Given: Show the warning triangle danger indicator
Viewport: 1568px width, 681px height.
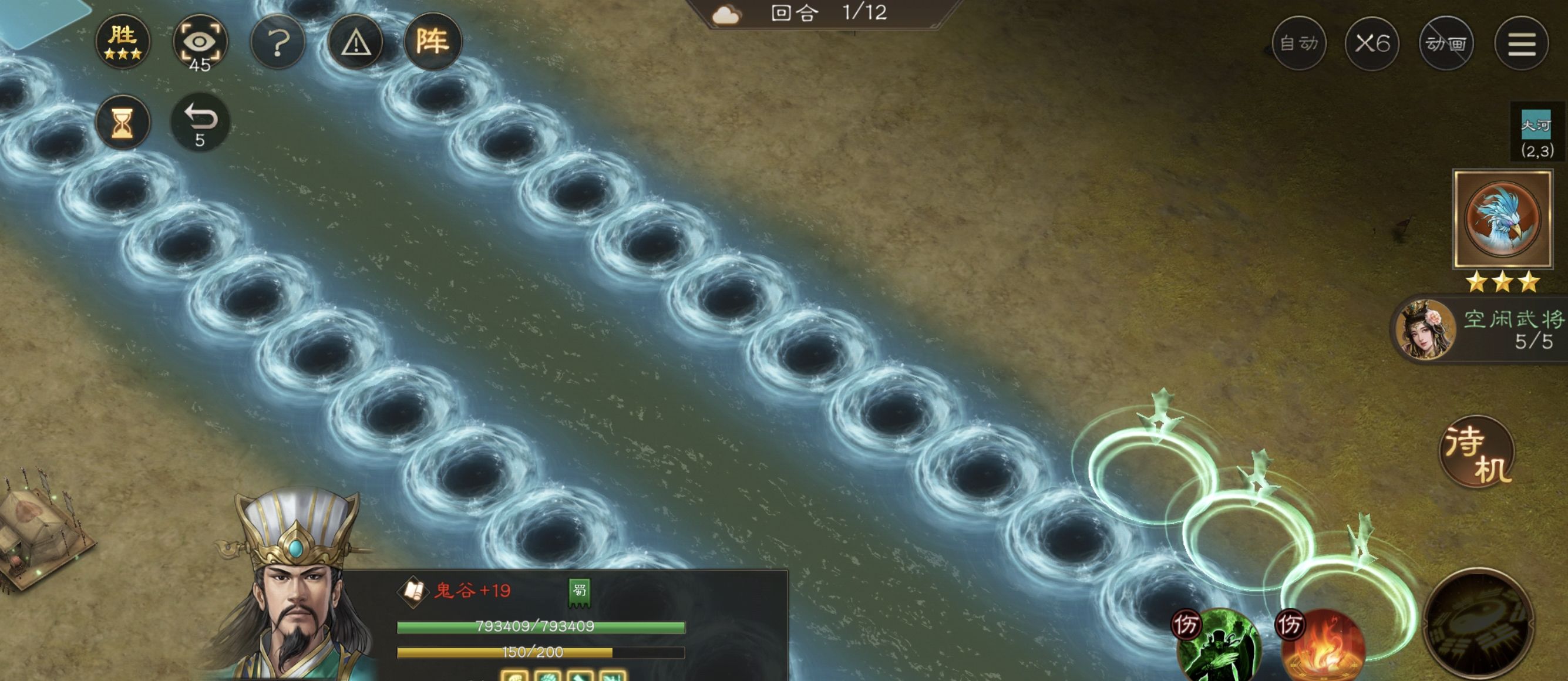Looking at the screenshot, I should tap(355, 43).
